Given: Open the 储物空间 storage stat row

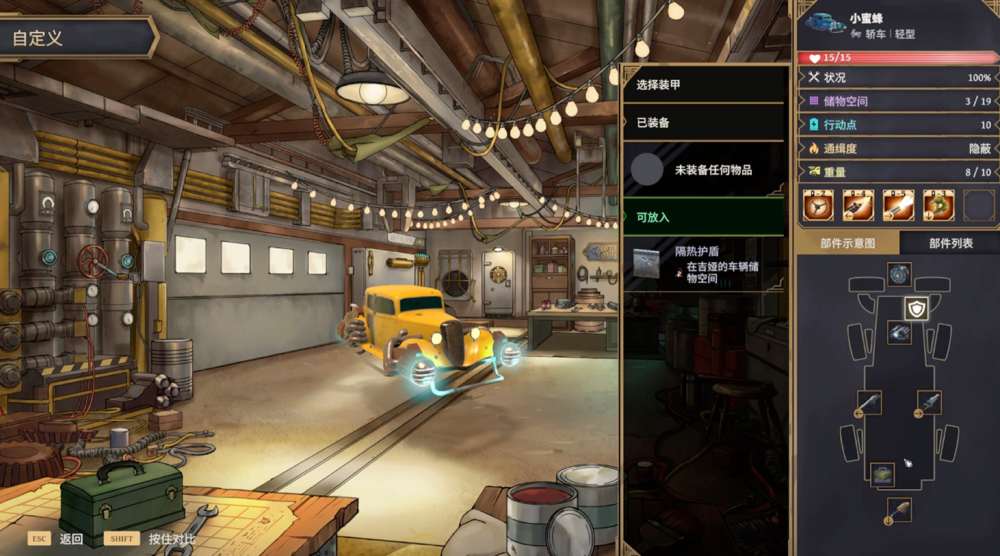Looking at the screenshot, I should 897,101.
